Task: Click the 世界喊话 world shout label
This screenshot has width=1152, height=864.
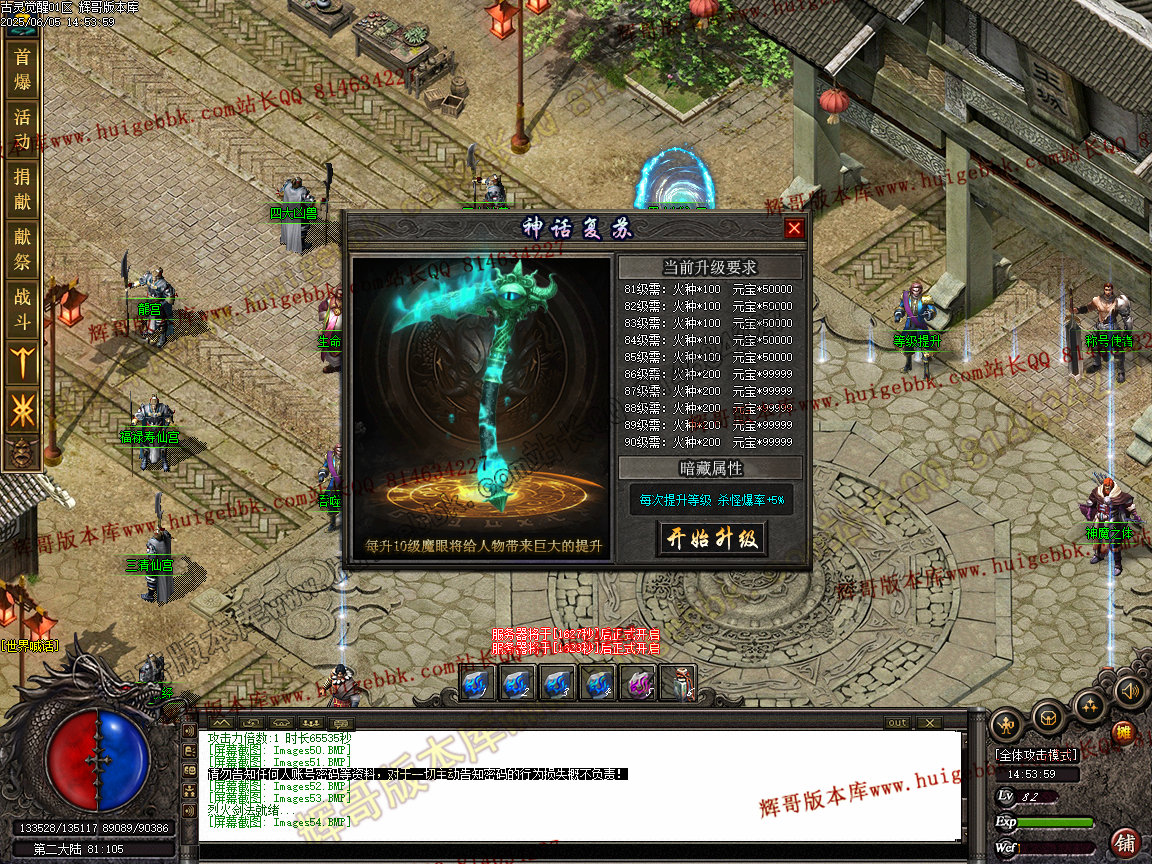Action: point(30,646)
